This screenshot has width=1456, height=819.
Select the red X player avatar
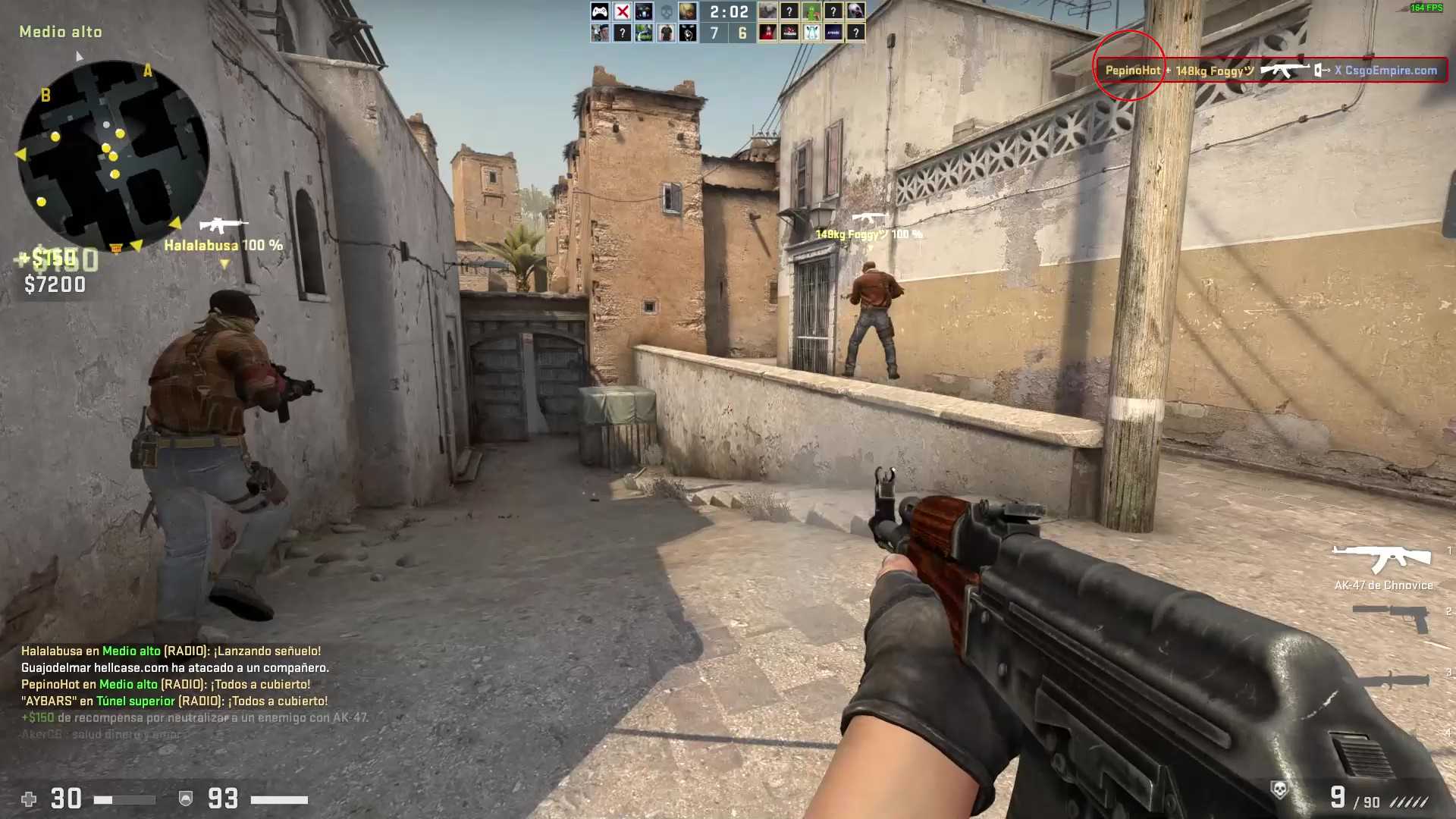[x=622, y=11]
